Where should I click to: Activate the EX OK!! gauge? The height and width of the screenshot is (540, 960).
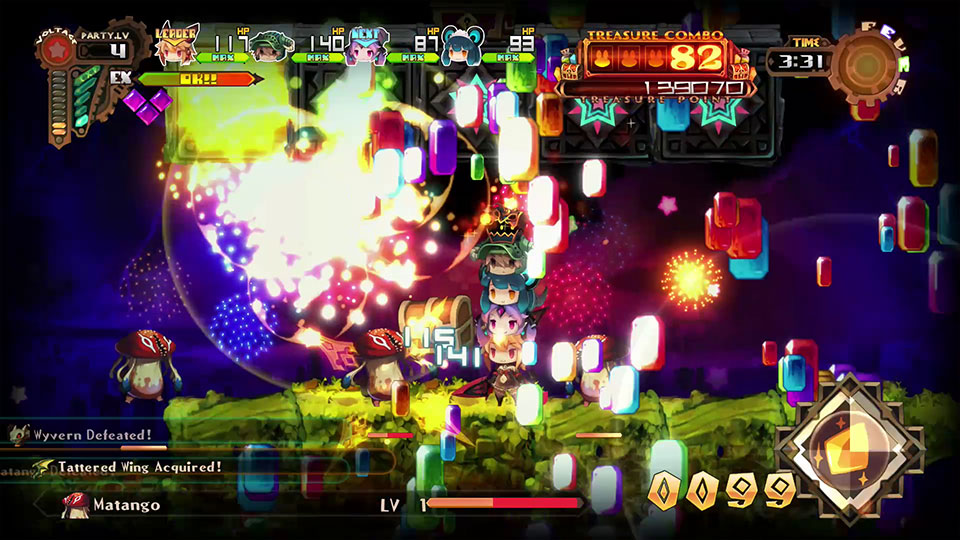pyautogui.click(x=200, y=78)
